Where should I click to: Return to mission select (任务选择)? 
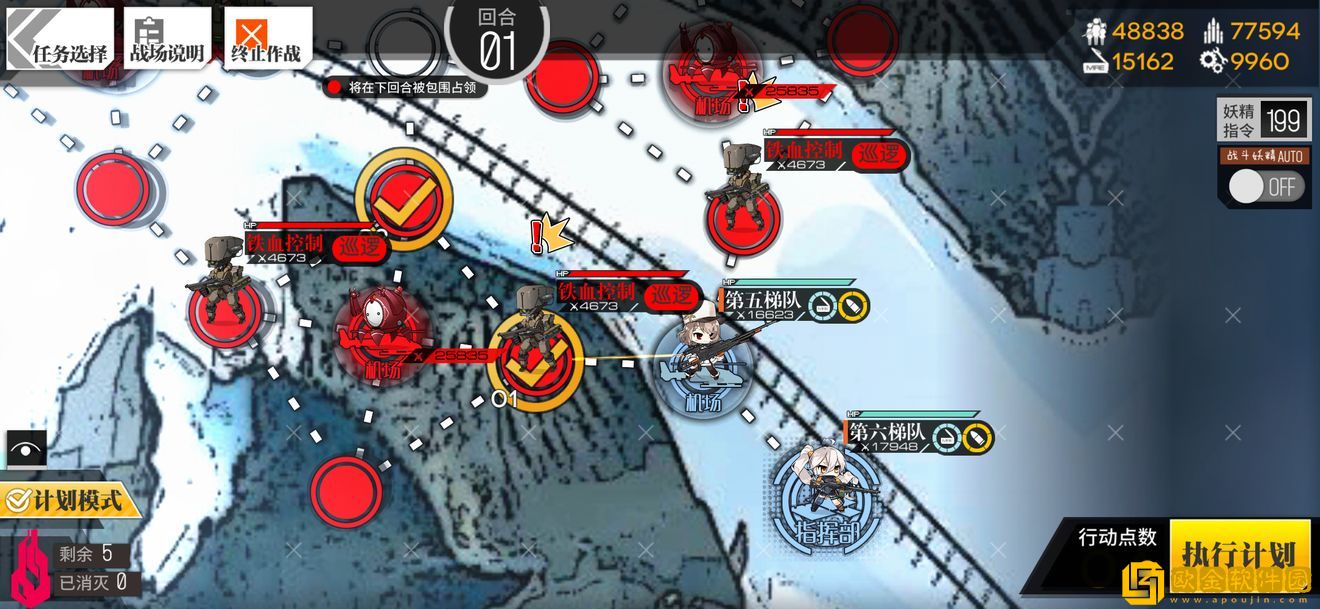62,40
